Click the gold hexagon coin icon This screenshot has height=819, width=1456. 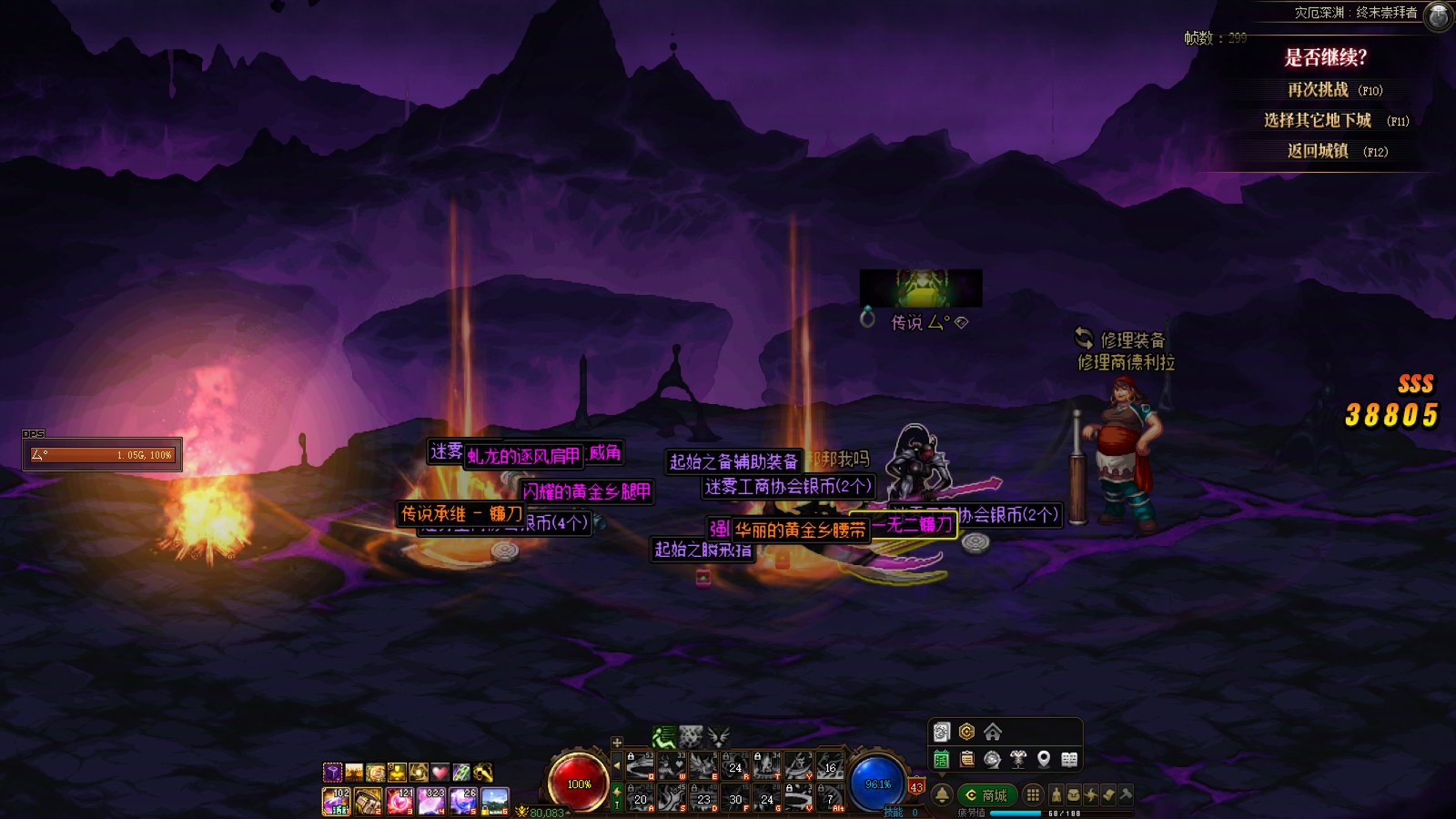coord(966,732)
